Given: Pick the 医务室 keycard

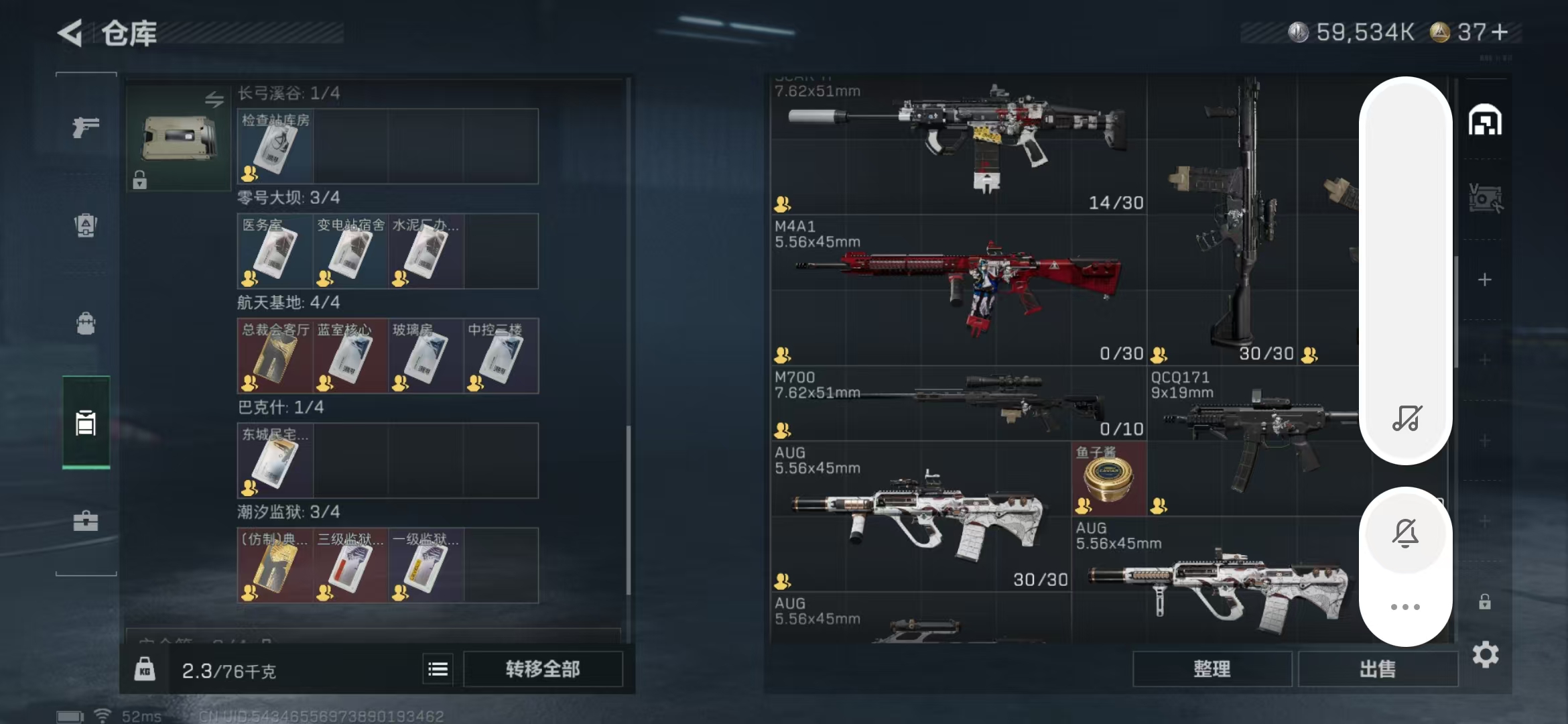Looking at the screenshot, I should pyautogui.click(x=275, y=252).
